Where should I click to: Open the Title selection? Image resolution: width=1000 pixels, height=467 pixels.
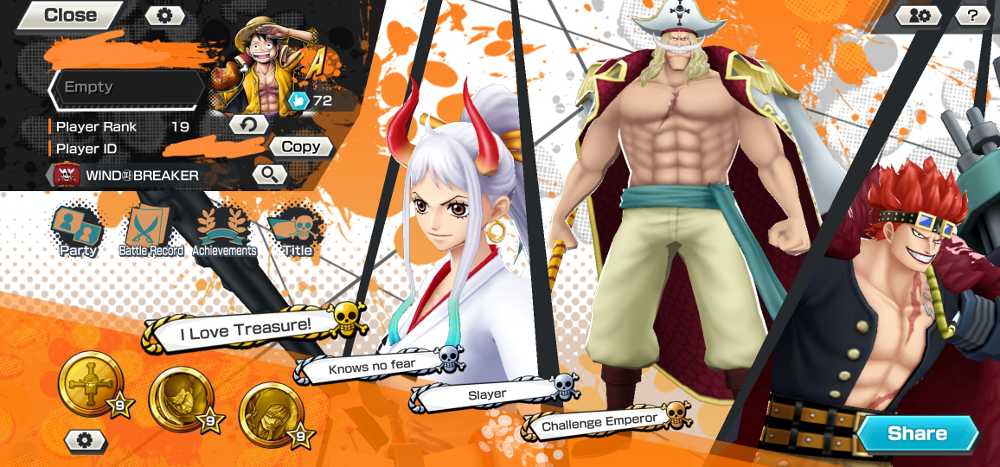click(296, 232)
